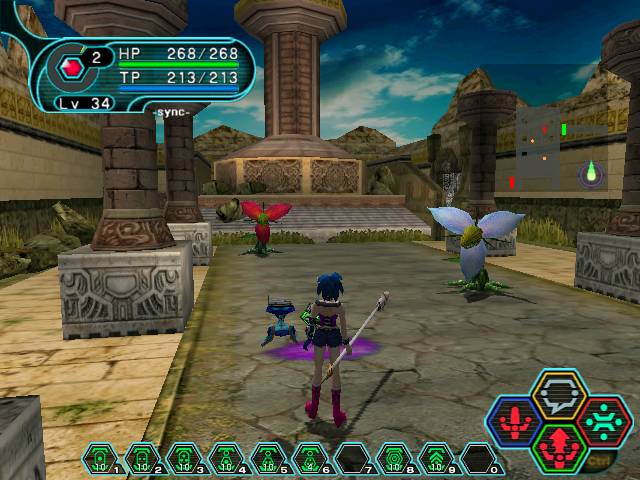The width and height of the screenshot is (640, 480).
Task: Choose the hotbar slot labeled 4
Action: pos(226,460)
